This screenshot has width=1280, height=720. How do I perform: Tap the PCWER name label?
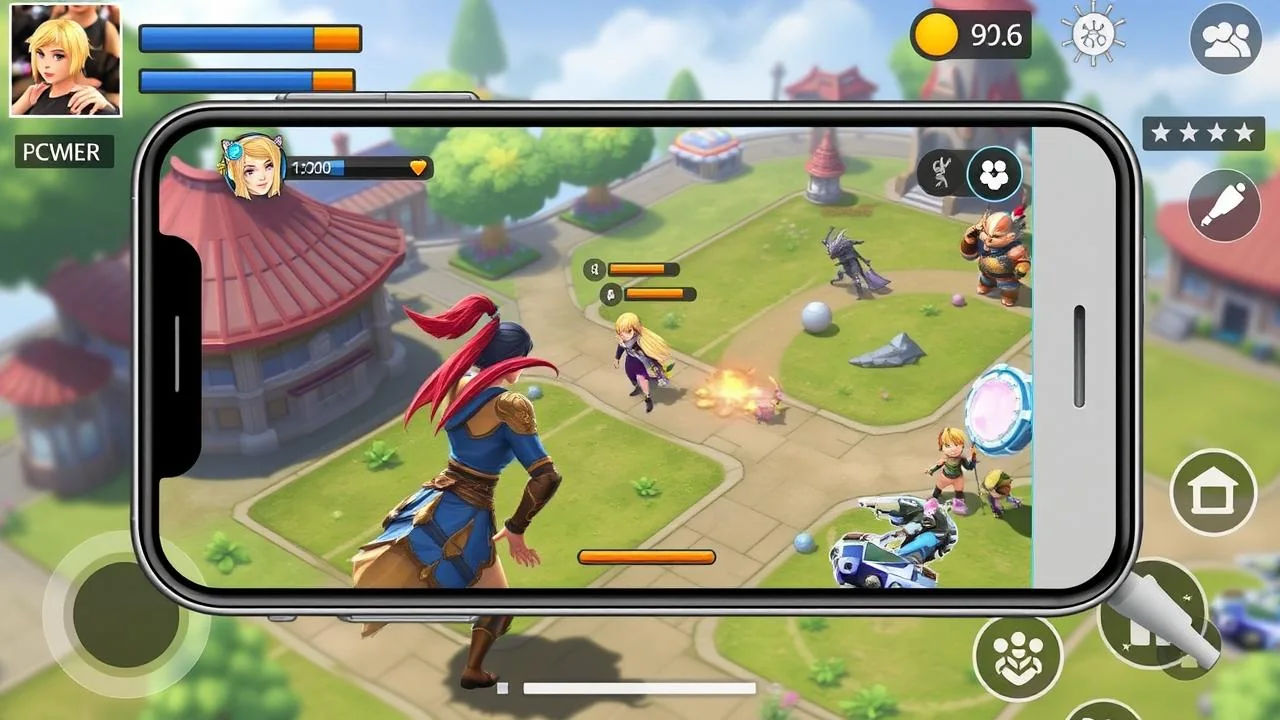click(x=64, y=152)
